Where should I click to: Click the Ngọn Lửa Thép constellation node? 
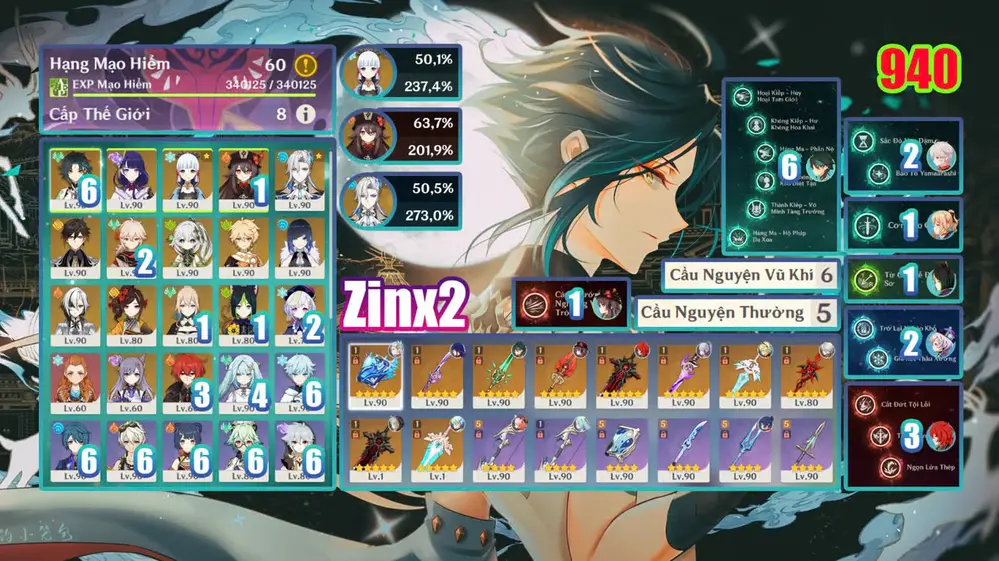pos(883,466)
